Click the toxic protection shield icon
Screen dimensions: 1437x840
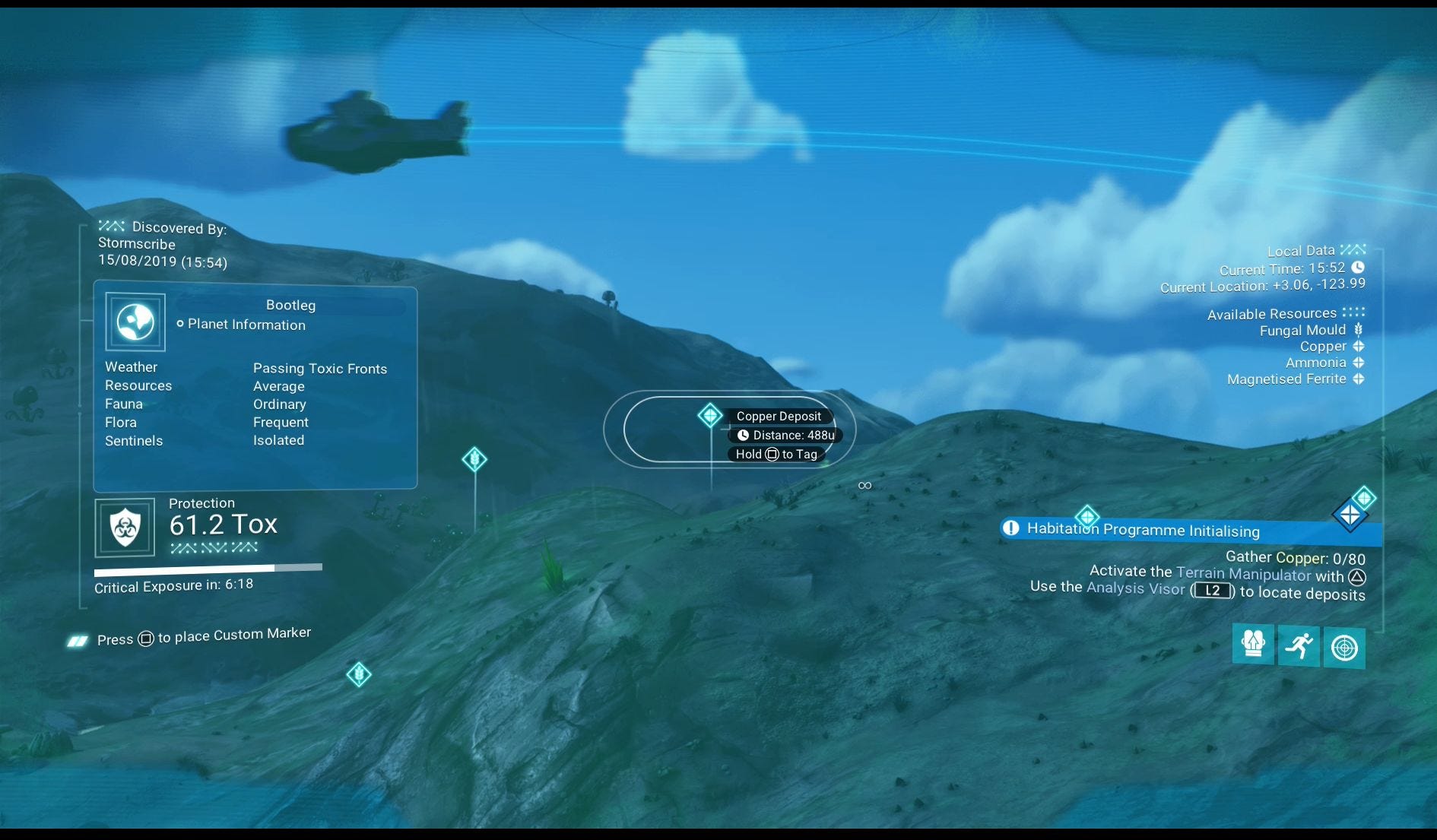click(125, 527)
